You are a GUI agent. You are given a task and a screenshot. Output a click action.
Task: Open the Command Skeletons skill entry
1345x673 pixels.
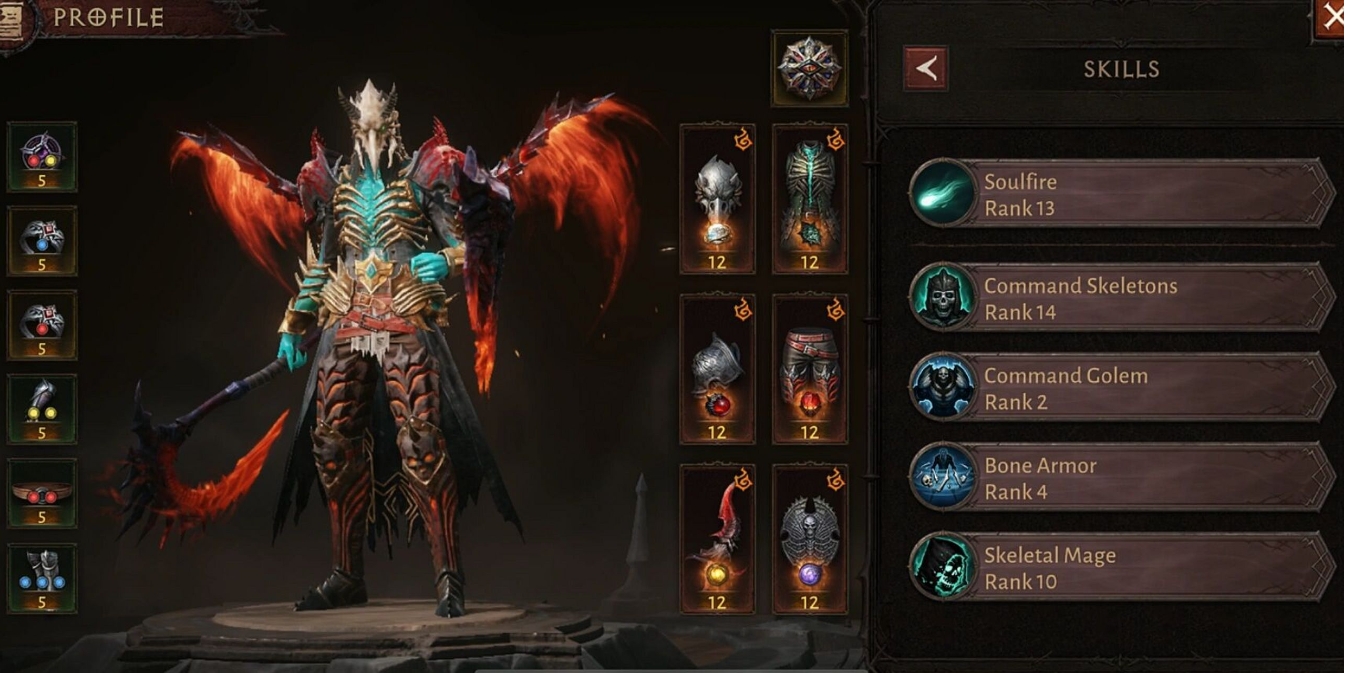click(x=1122, y=298)
